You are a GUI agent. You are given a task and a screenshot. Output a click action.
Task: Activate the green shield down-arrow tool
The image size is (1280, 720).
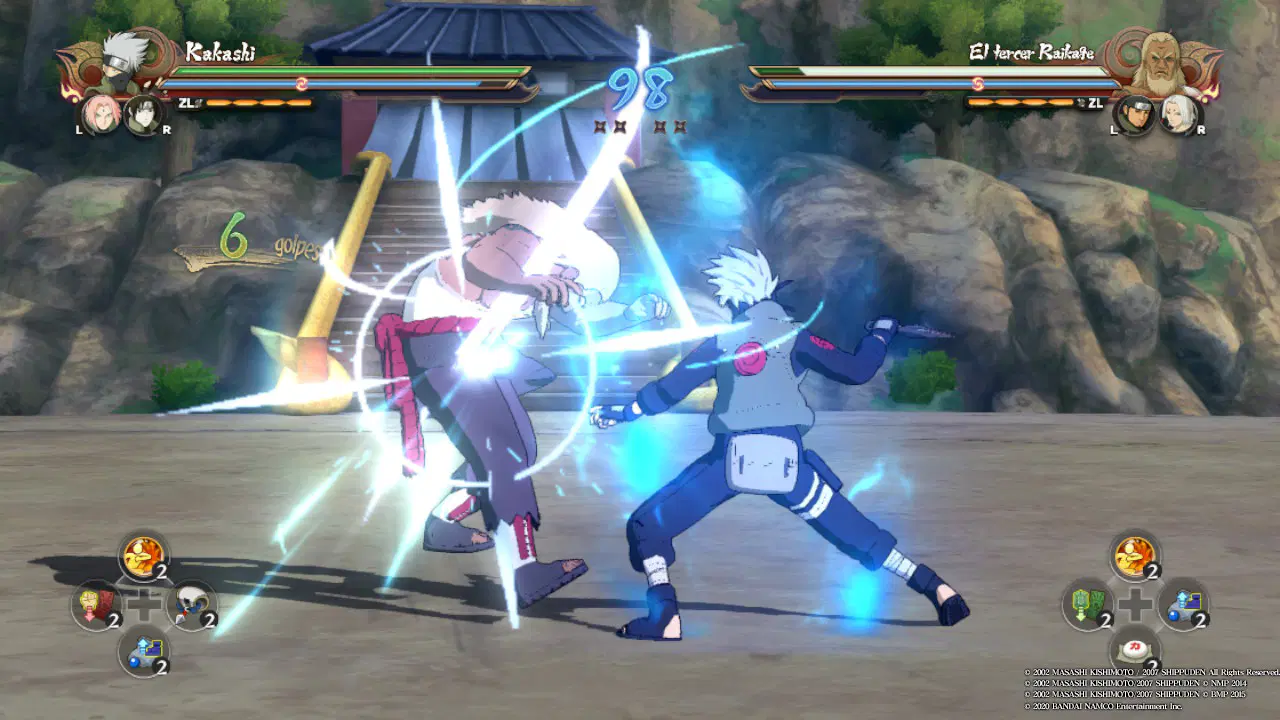pos(1086,605)
